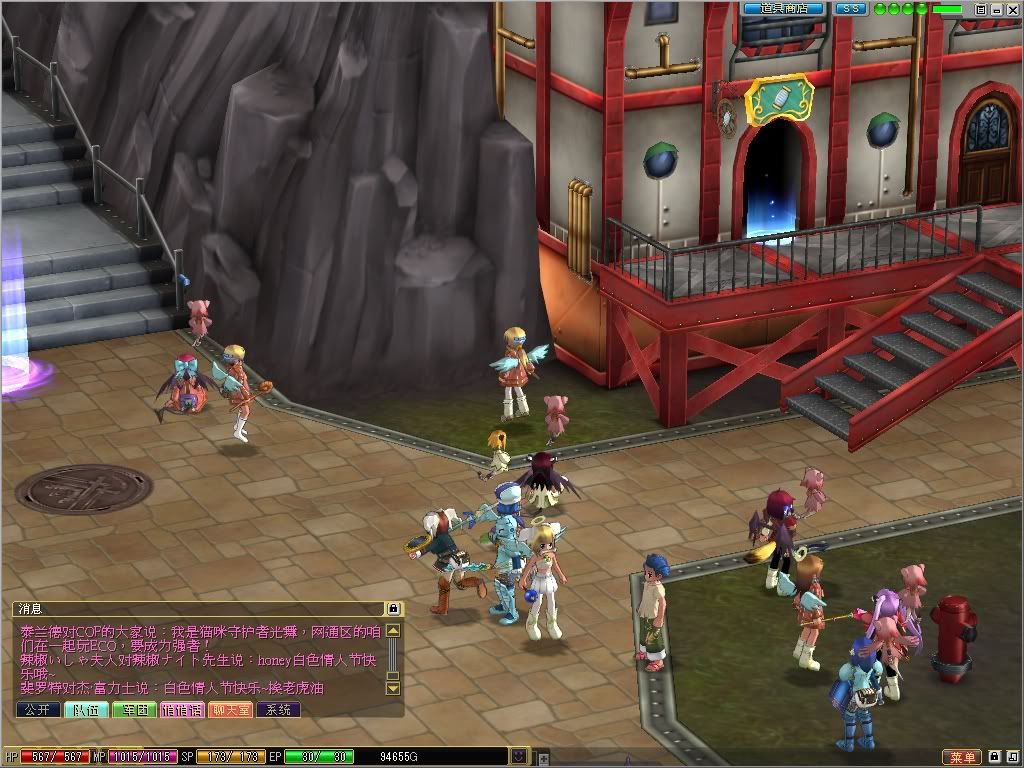This screenshot has height=768, width=1024.
Task: Open the 道具商店 item shop
Action: [783, 9]
